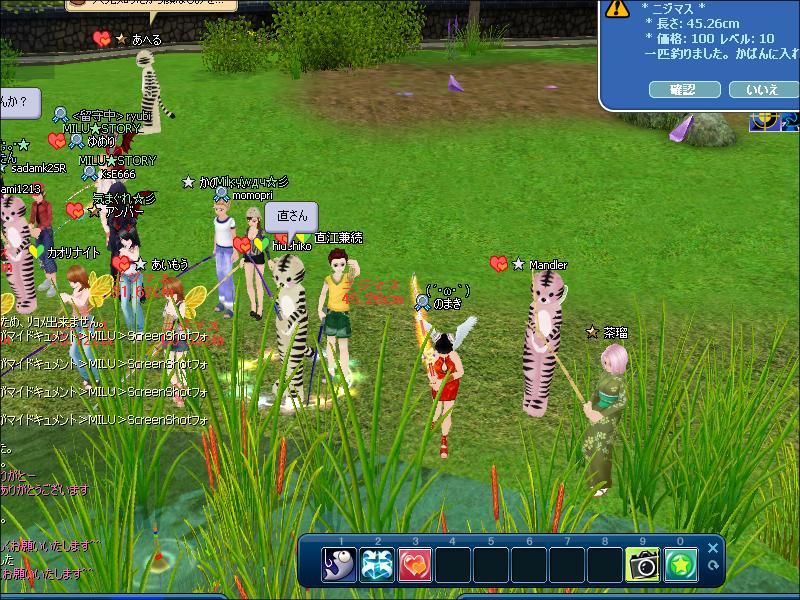Activate the blue arrows skill in slot 2

(377, 565)
